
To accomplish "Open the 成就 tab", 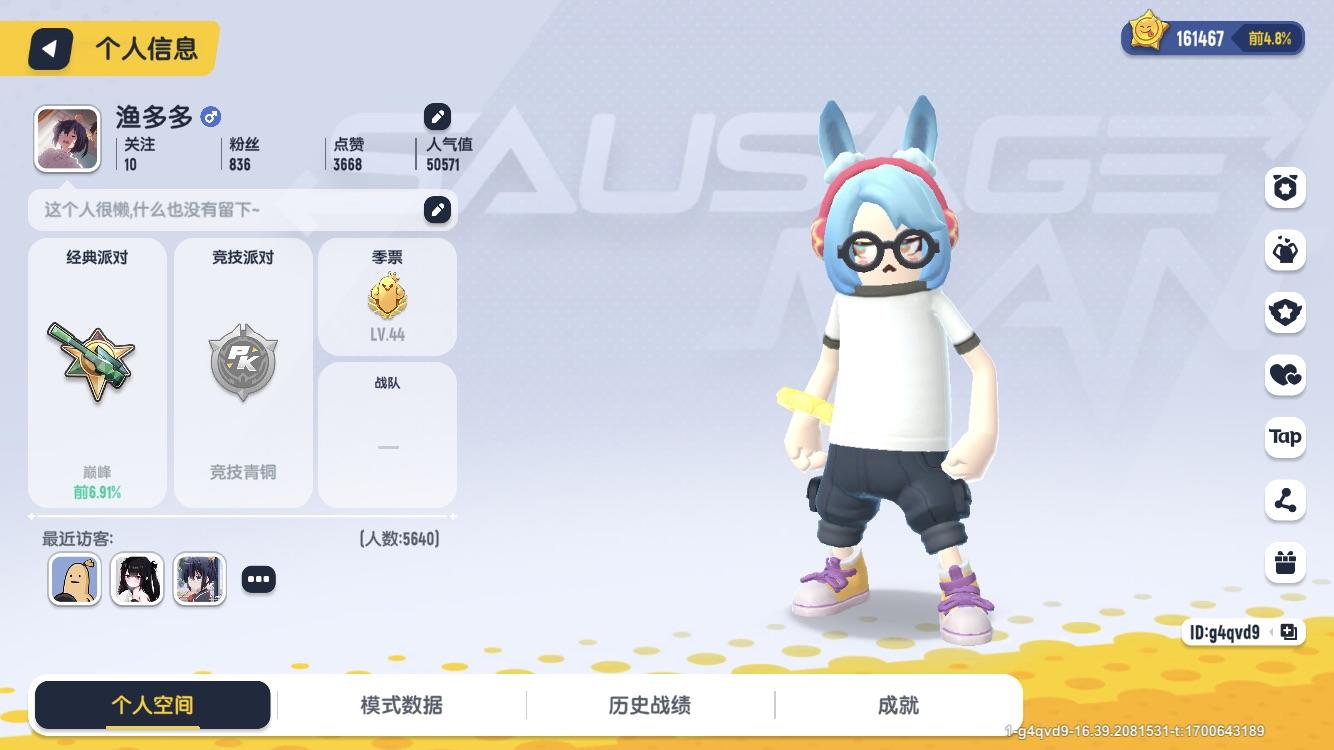I will pyautogui.click(x=900, y=705).
